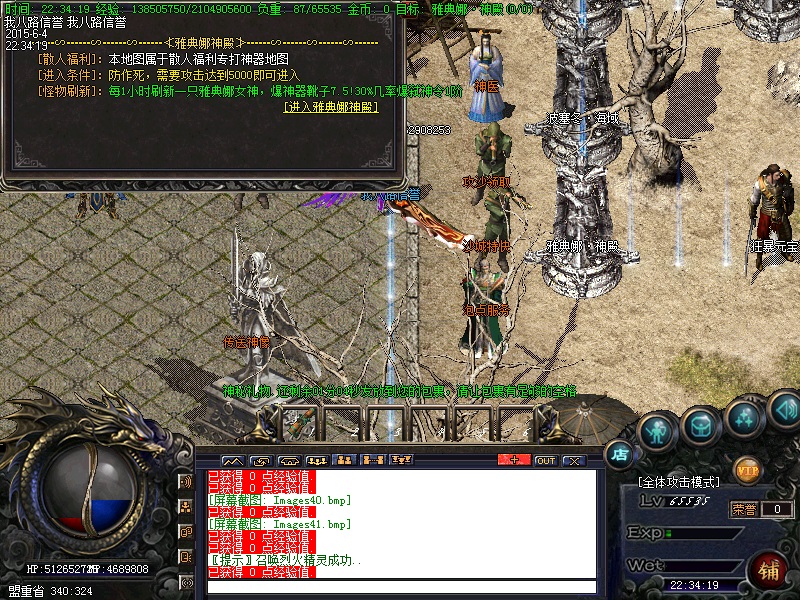800x600 pixels.
Task: Click the 荣誉 honor button
Action: click(x=743, y=509)
